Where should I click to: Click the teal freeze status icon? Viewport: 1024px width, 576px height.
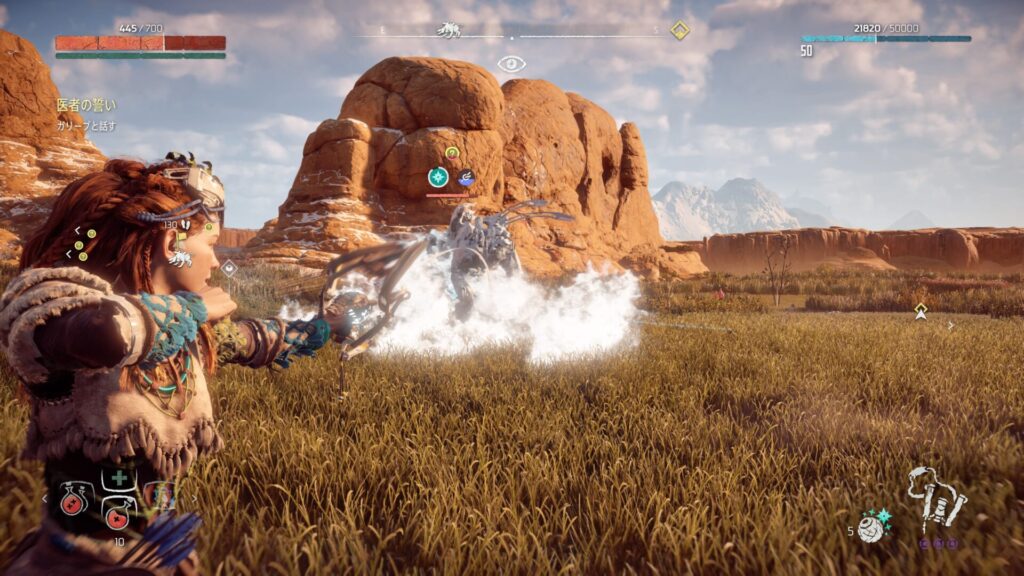click(x=438, y=177)
